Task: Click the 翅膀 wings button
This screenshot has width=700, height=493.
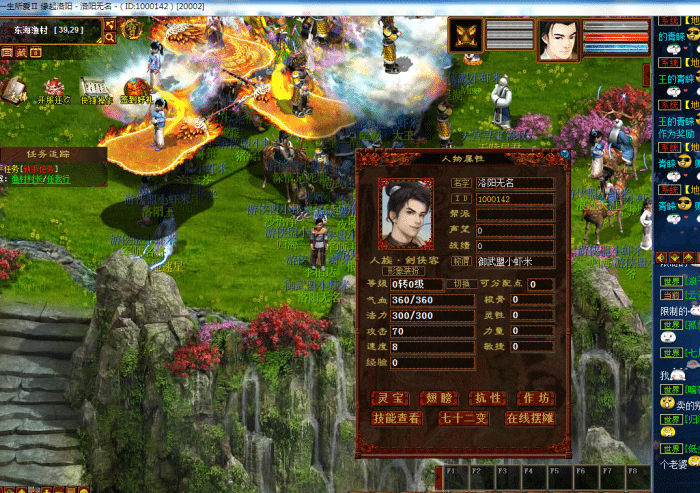Action: (x=438, y=398)
